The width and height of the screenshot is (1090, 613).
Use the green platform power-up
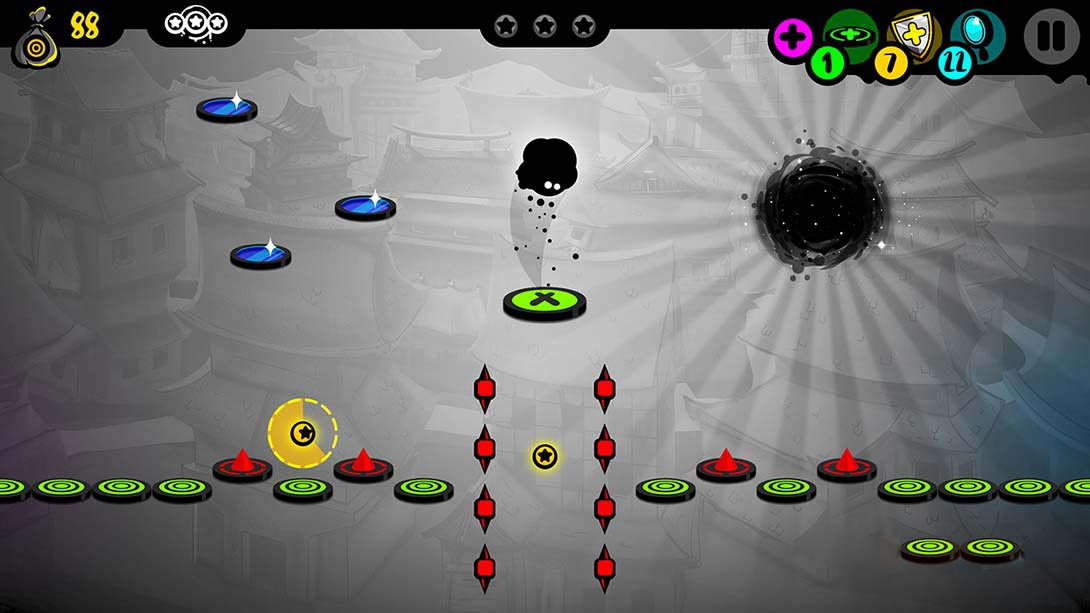pyautogui.click(x=849, y=34)
